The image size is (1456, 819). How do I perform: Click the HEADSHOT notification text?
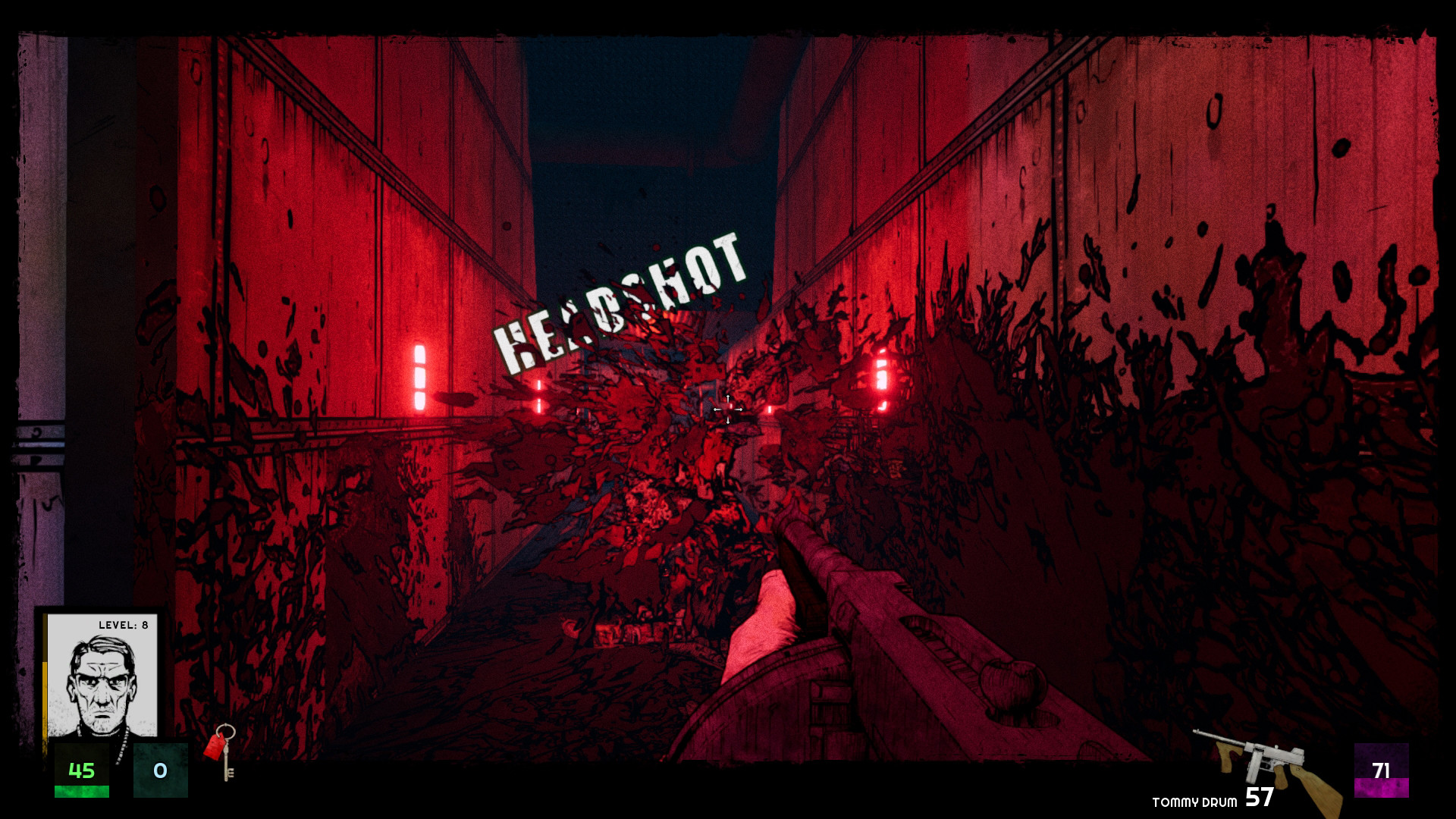coord(622,296)
